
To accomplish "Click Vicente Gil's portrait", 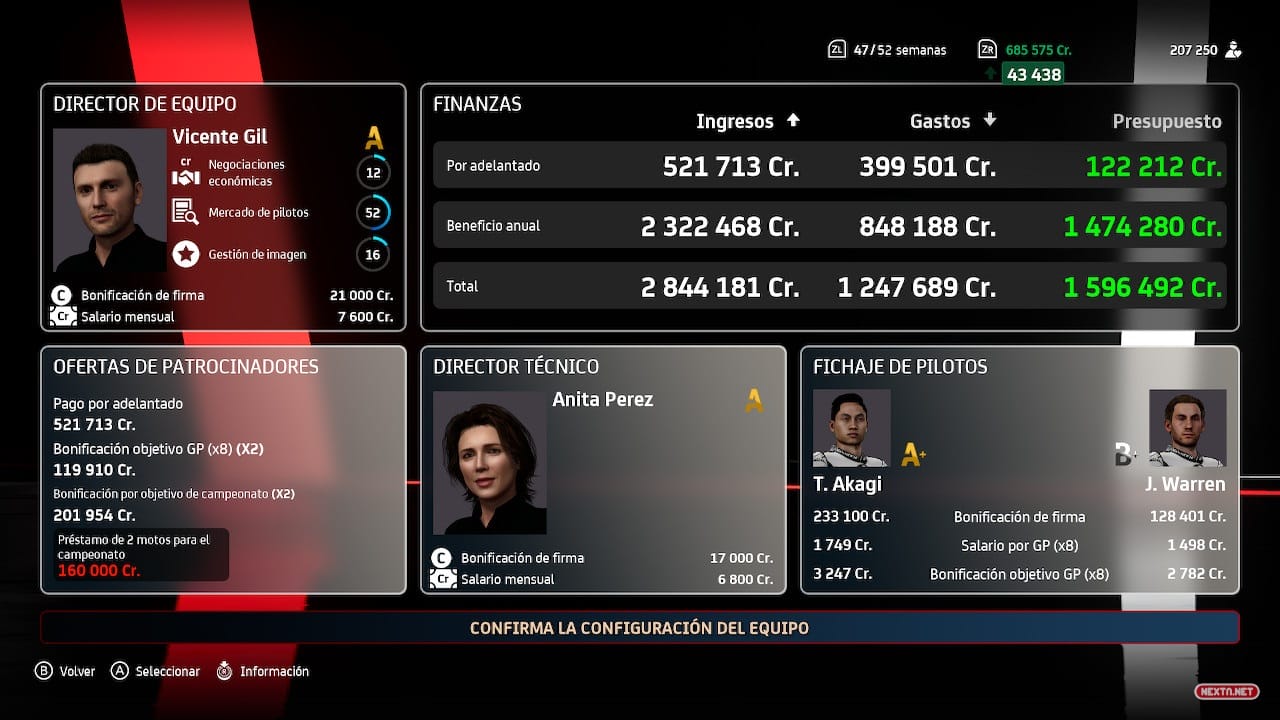I will tap(109, 200).
